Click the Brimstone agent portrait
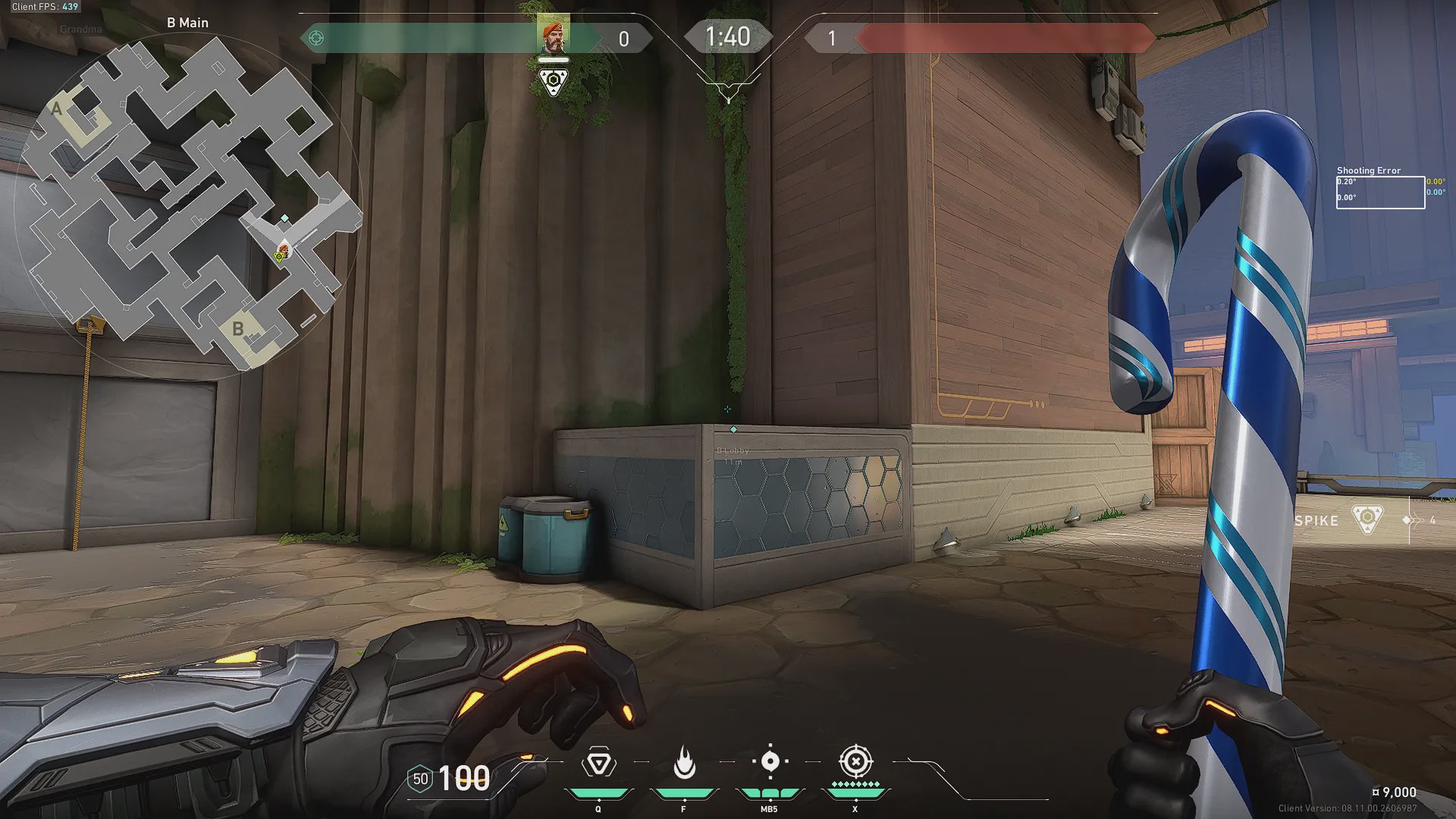1456x819 pixels. [x=554, y=35]
